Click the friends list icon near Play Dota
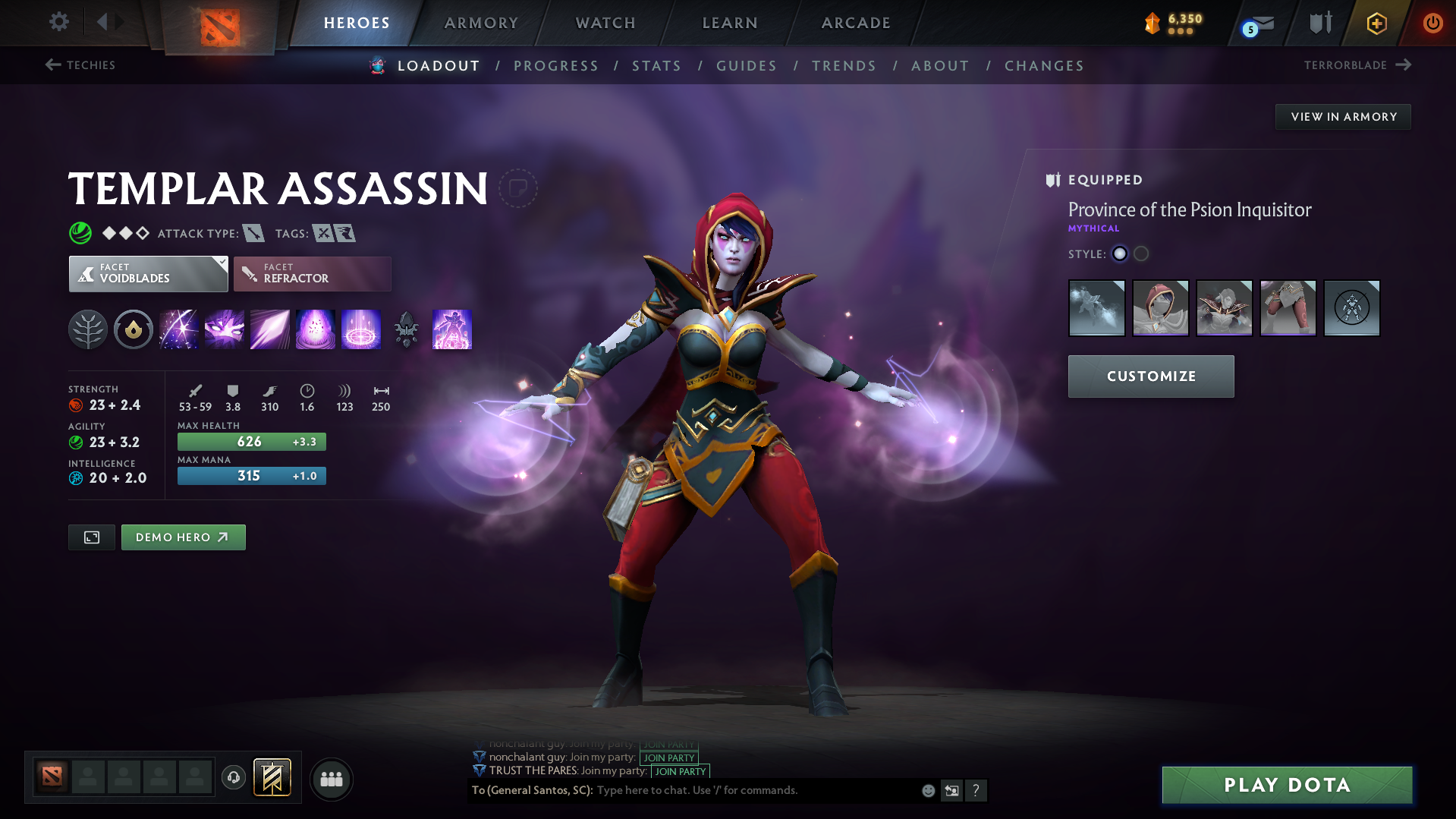Image resolution: width=1456 pixels, height=819 pixels. (x=331, y=779)
